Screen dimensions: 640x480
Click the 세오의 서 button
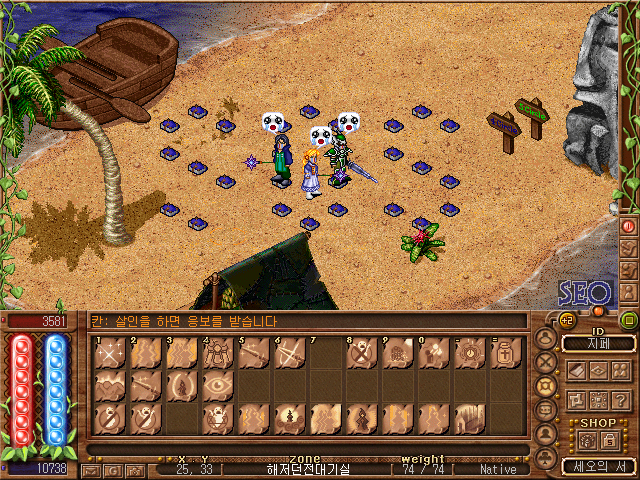[598, 465]
